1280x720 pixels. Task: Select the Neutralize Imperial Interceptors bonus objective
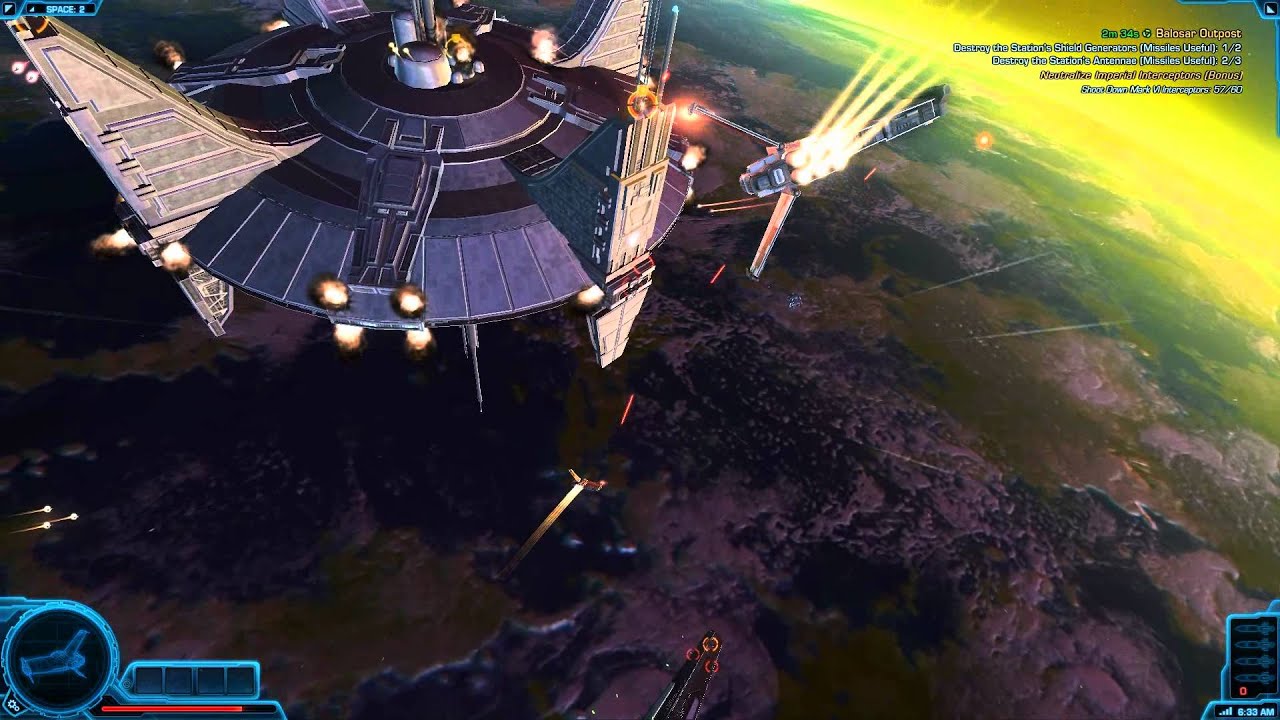pos(1140,75)
